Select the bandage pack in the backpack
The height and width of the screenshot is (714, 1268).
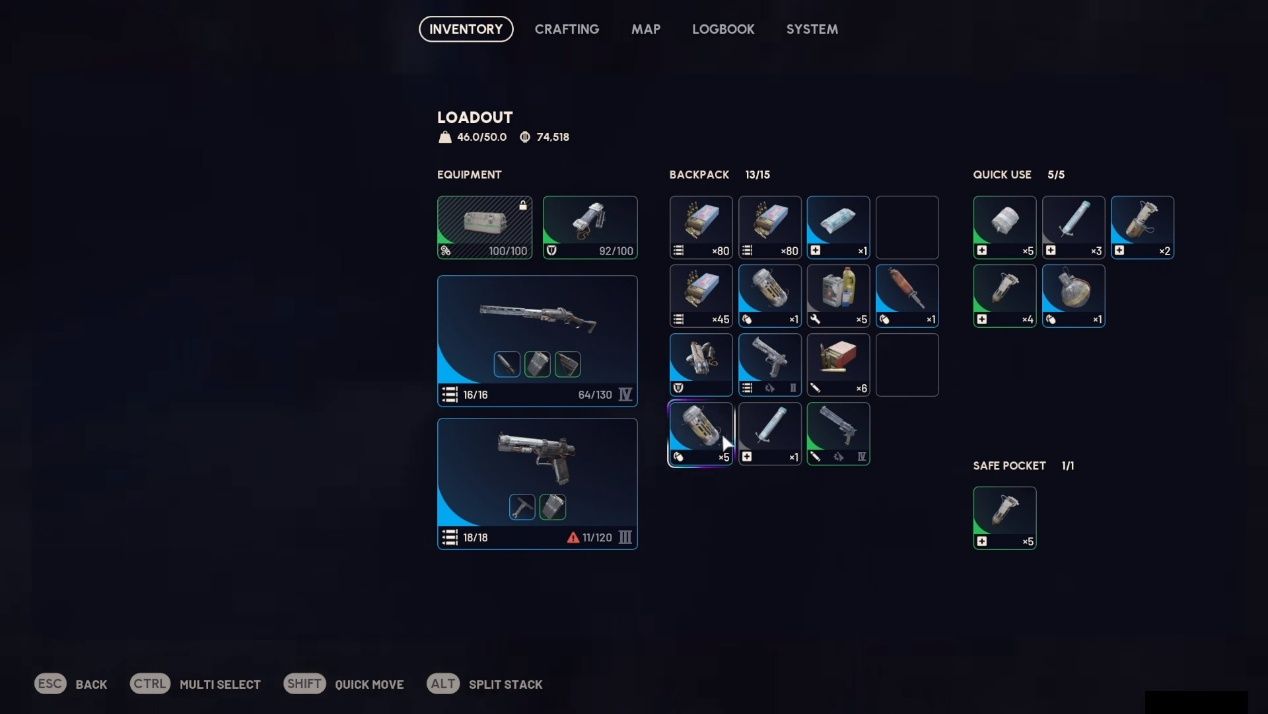click(x=838, y=227)
